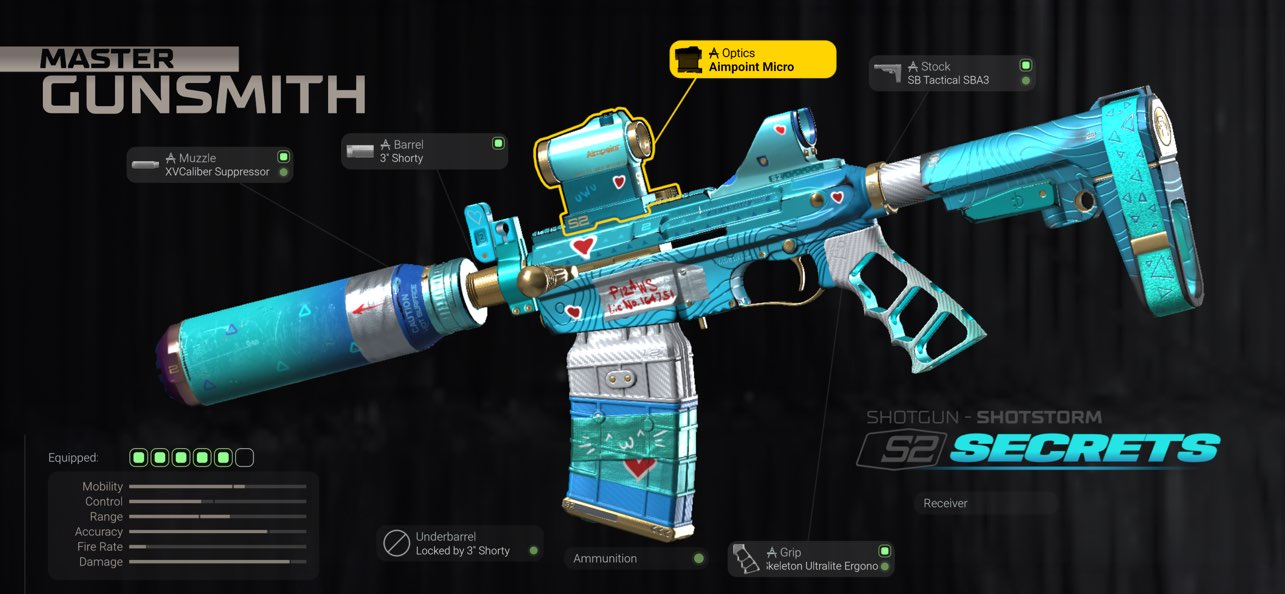This screenshot has height=594, width=1285.
Task: Select the Aimpoint Micro optics slot
Action: 752,60
